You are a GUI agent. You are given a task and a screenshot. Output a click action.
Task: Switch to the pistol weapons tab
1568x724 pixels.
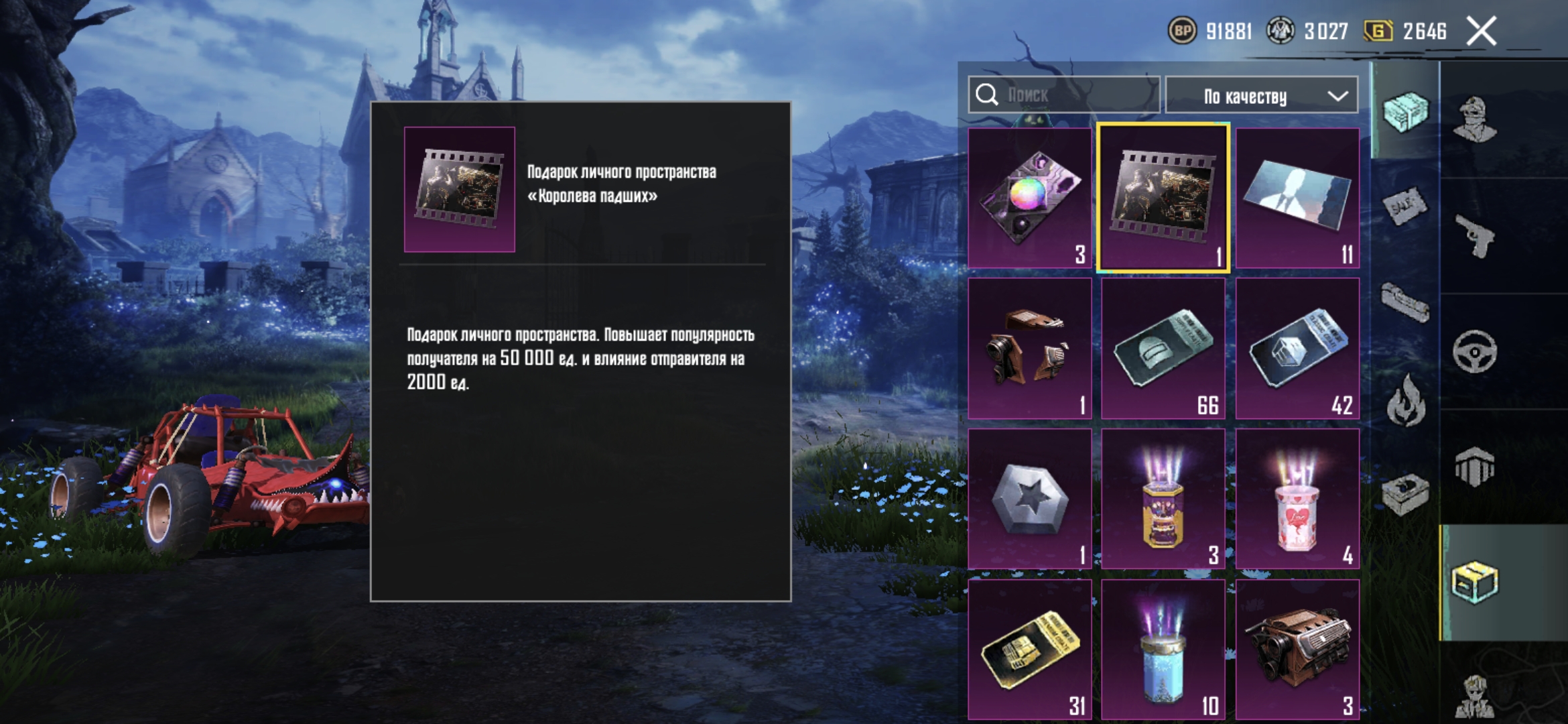coord(1474,236)
